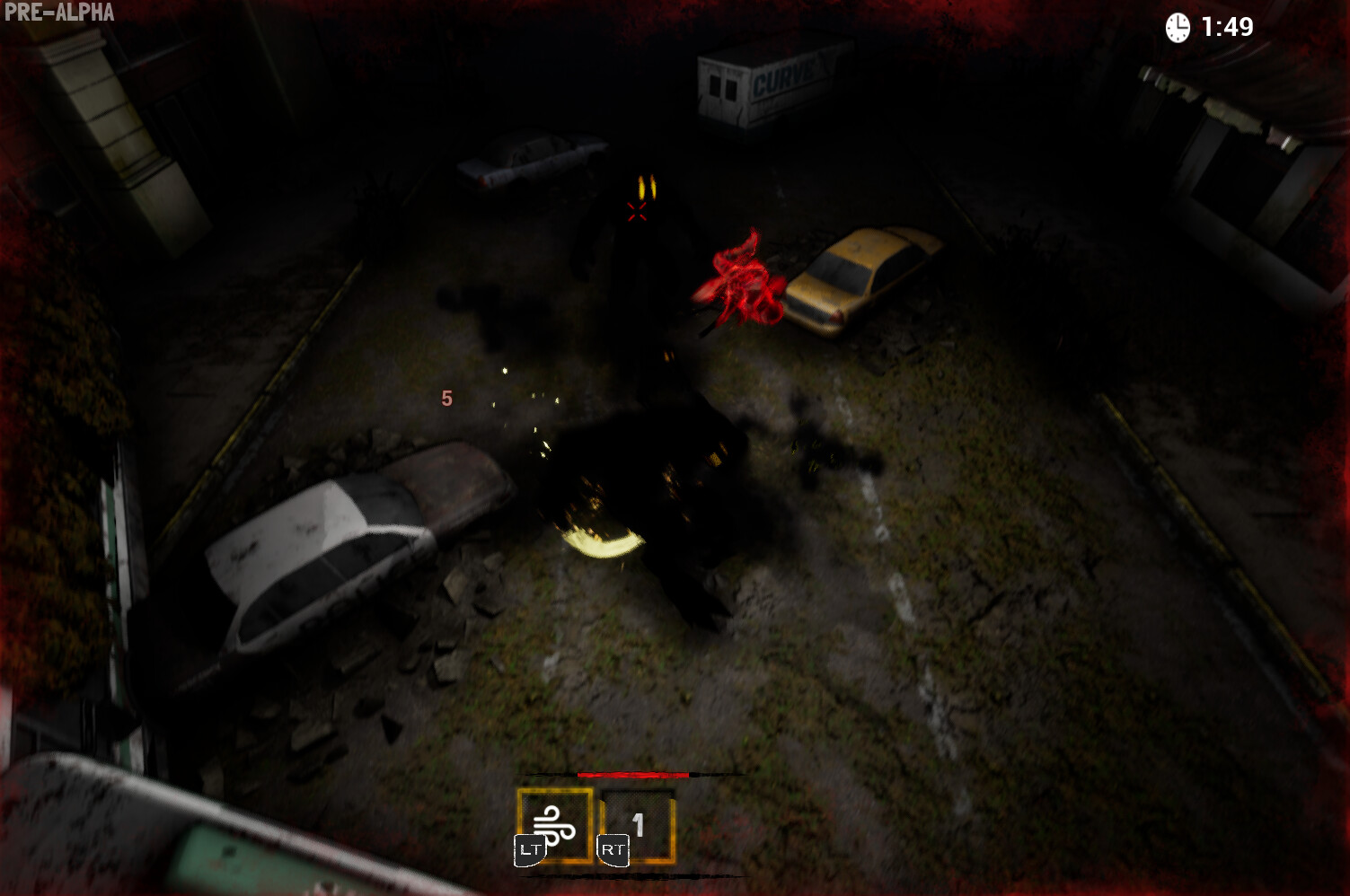Image resolution: width=1350 pixels, height=896 pixels.
Task: Click the 1:49 countdown timer text
Action: (1227, 28)
